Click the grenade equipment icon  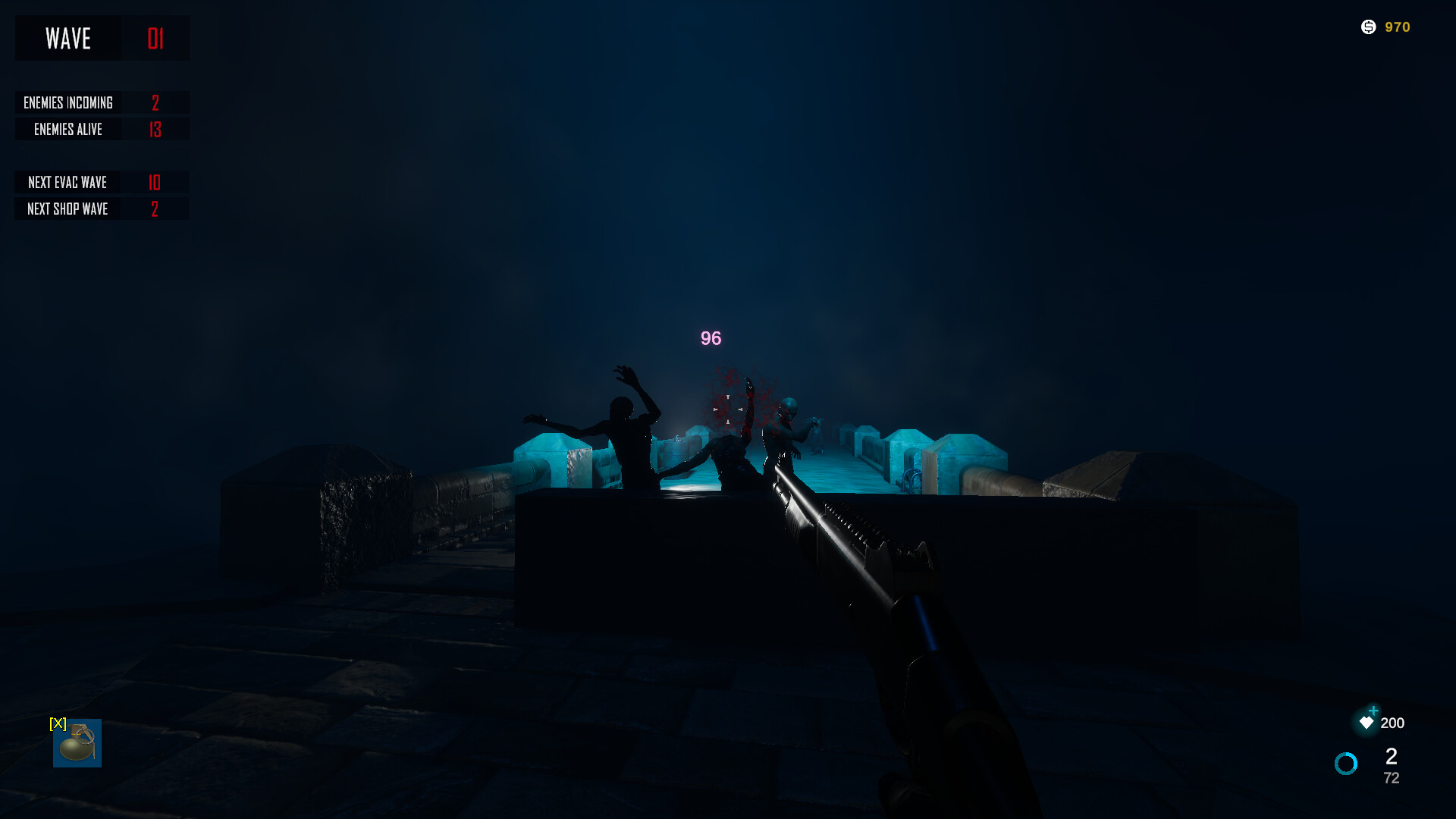pyautogui.click(x=77, y=742)
